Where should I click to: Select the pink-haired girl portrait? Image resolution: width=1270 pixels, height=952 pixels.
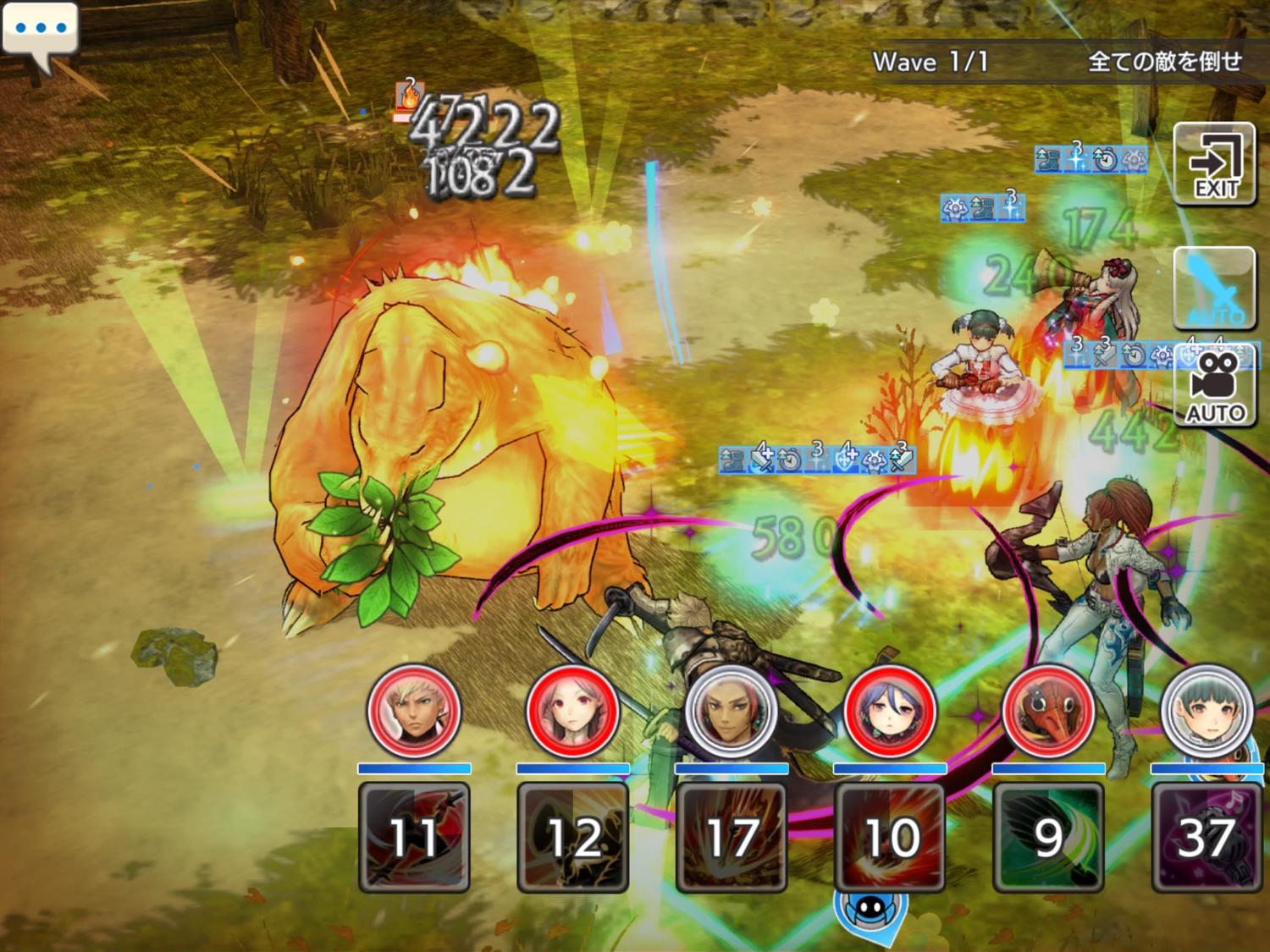click(x=572, y=710)
